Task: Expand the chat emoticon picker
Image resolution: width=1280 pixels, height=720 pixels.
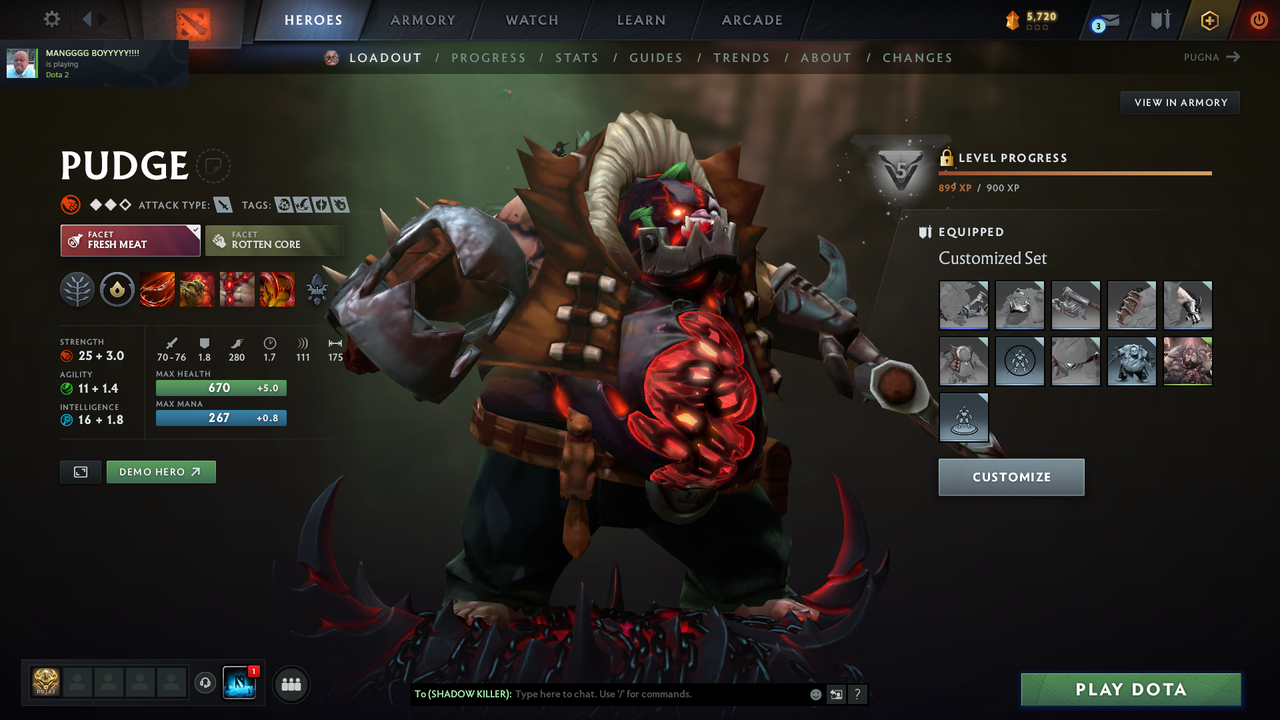Action: click(x=815, y=693)
